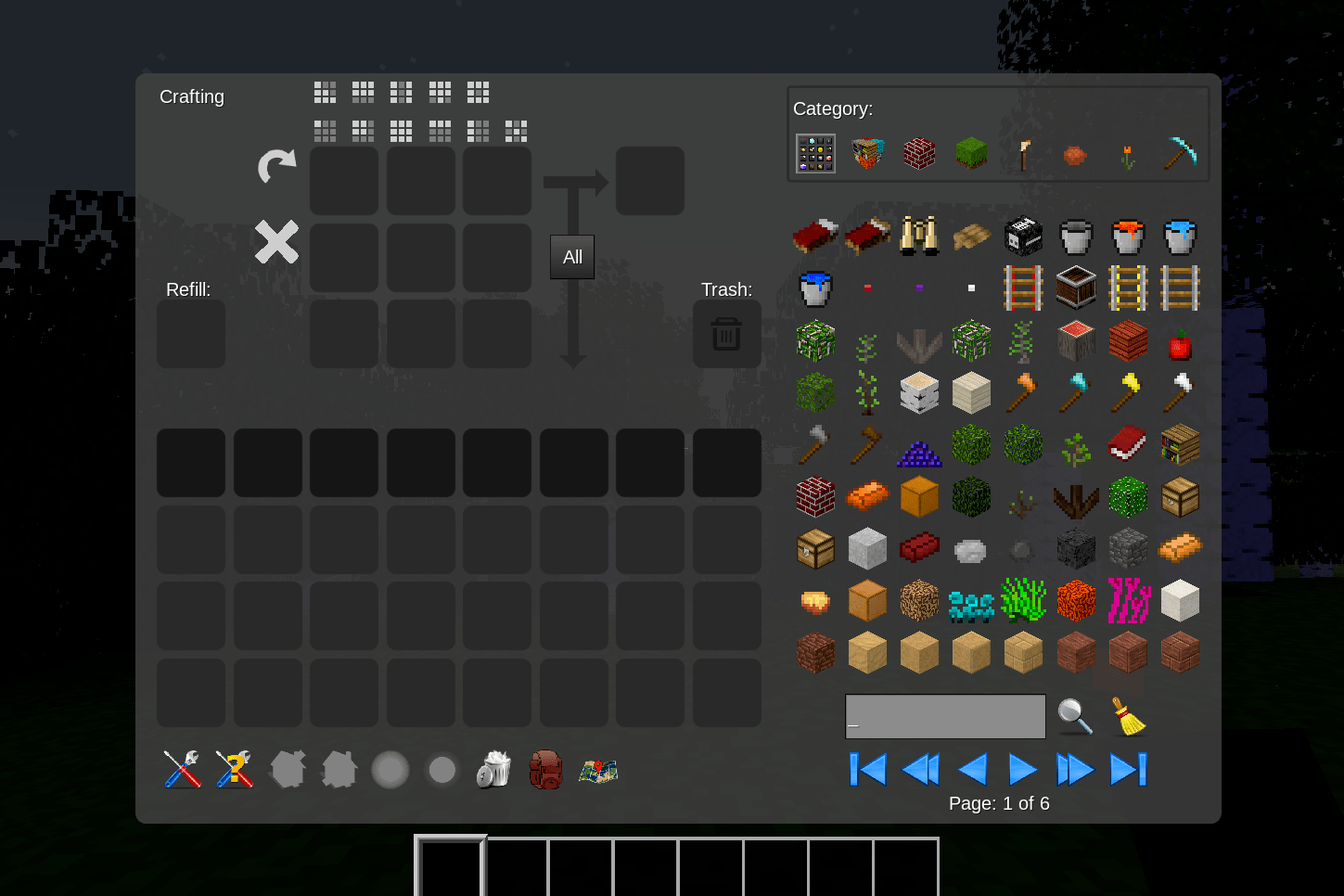Rotate the crafting grid arrow
Viewport: 1344px width, 896px height.
pyautogui.click(x=276, y=166)
